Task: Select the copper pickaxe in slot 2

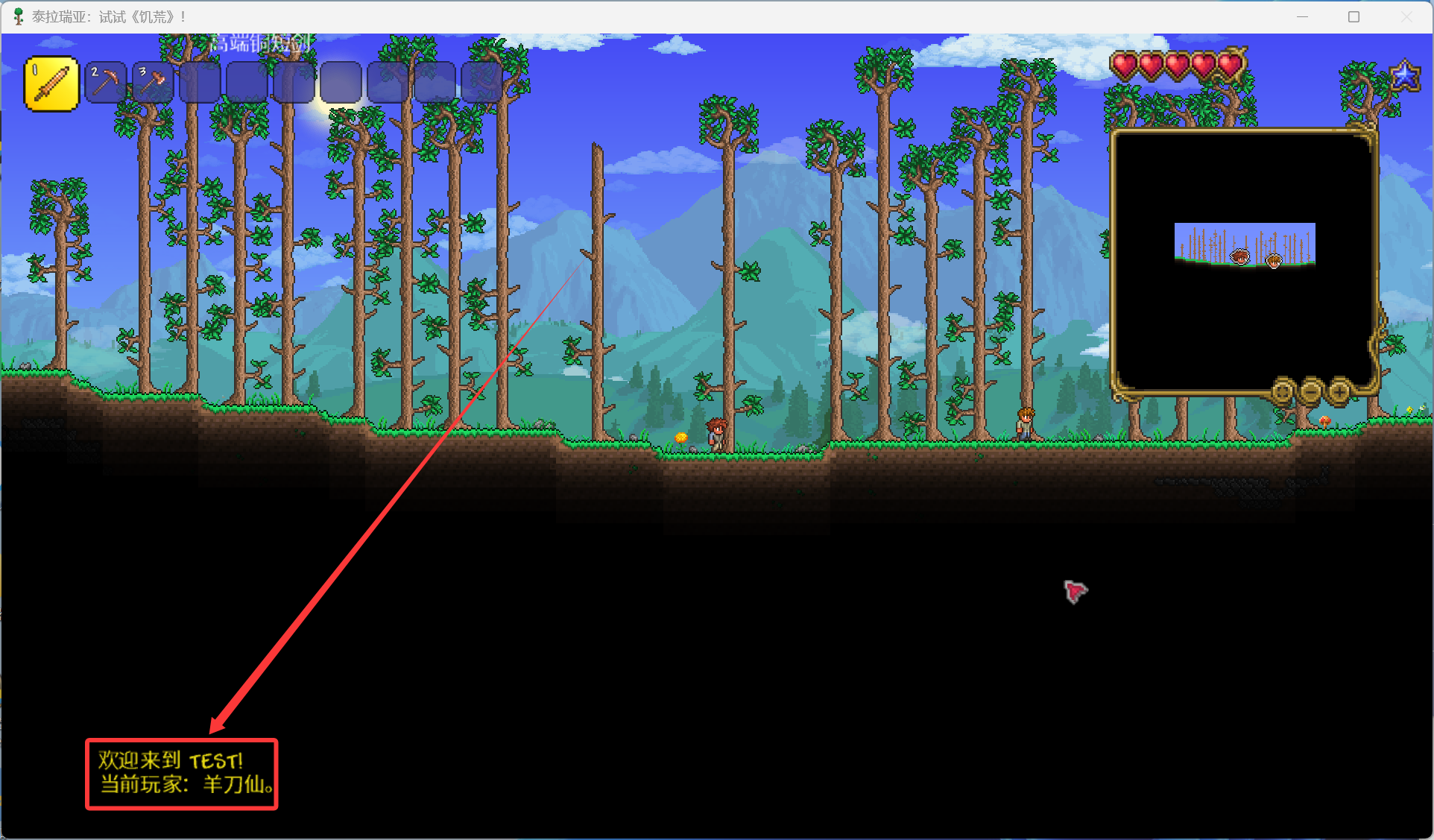Action: pos(106,82)
